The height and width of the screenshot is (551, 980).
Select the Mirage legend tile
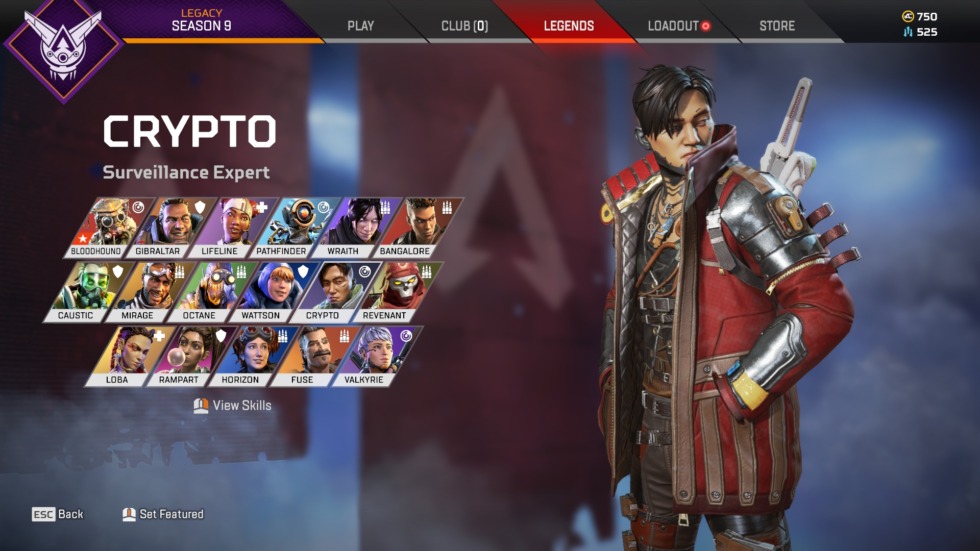[x=140, y=290]
